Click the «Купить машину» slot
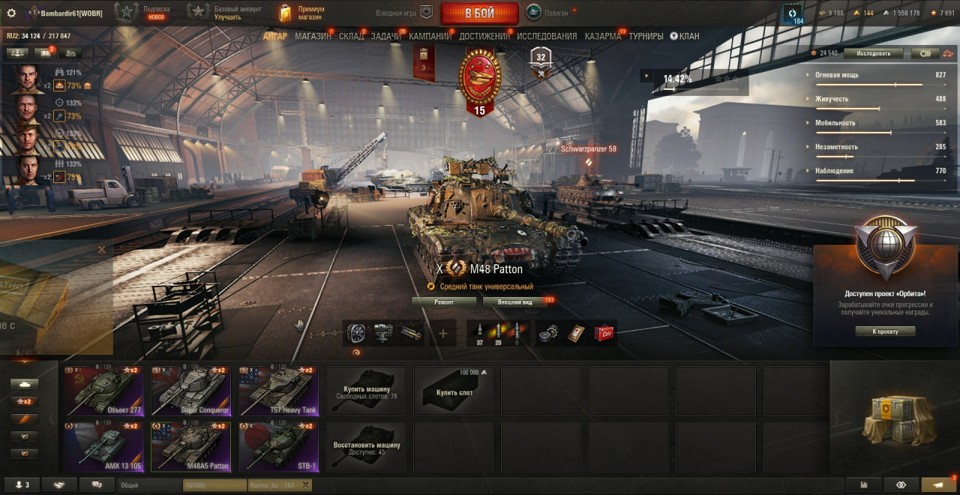 point(366,390)
